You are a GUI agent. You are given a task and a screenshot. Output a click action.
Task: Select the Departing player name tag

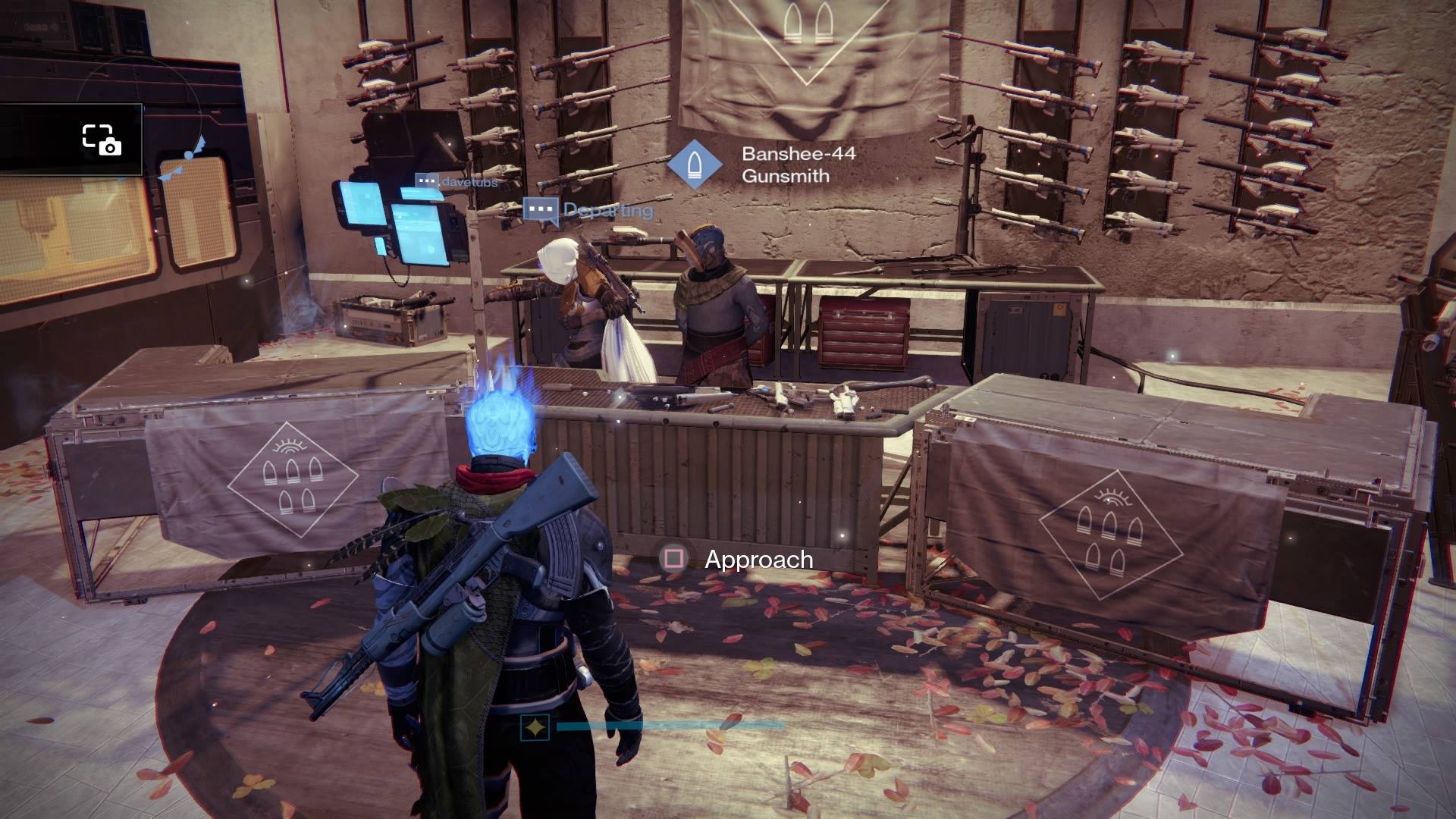click(x=589, y=210)
